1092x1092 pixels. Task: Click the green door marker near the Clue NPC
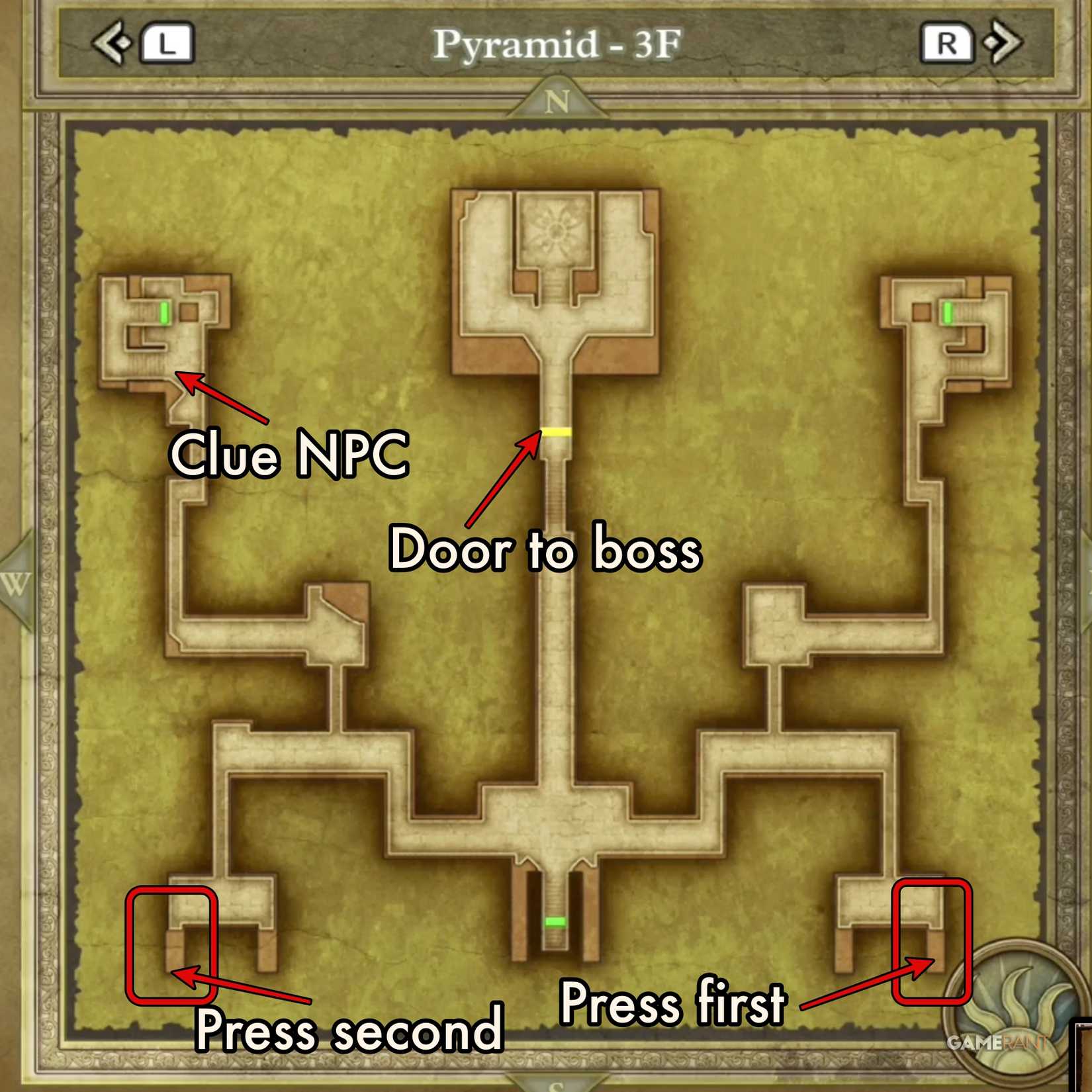coord(164,312)
